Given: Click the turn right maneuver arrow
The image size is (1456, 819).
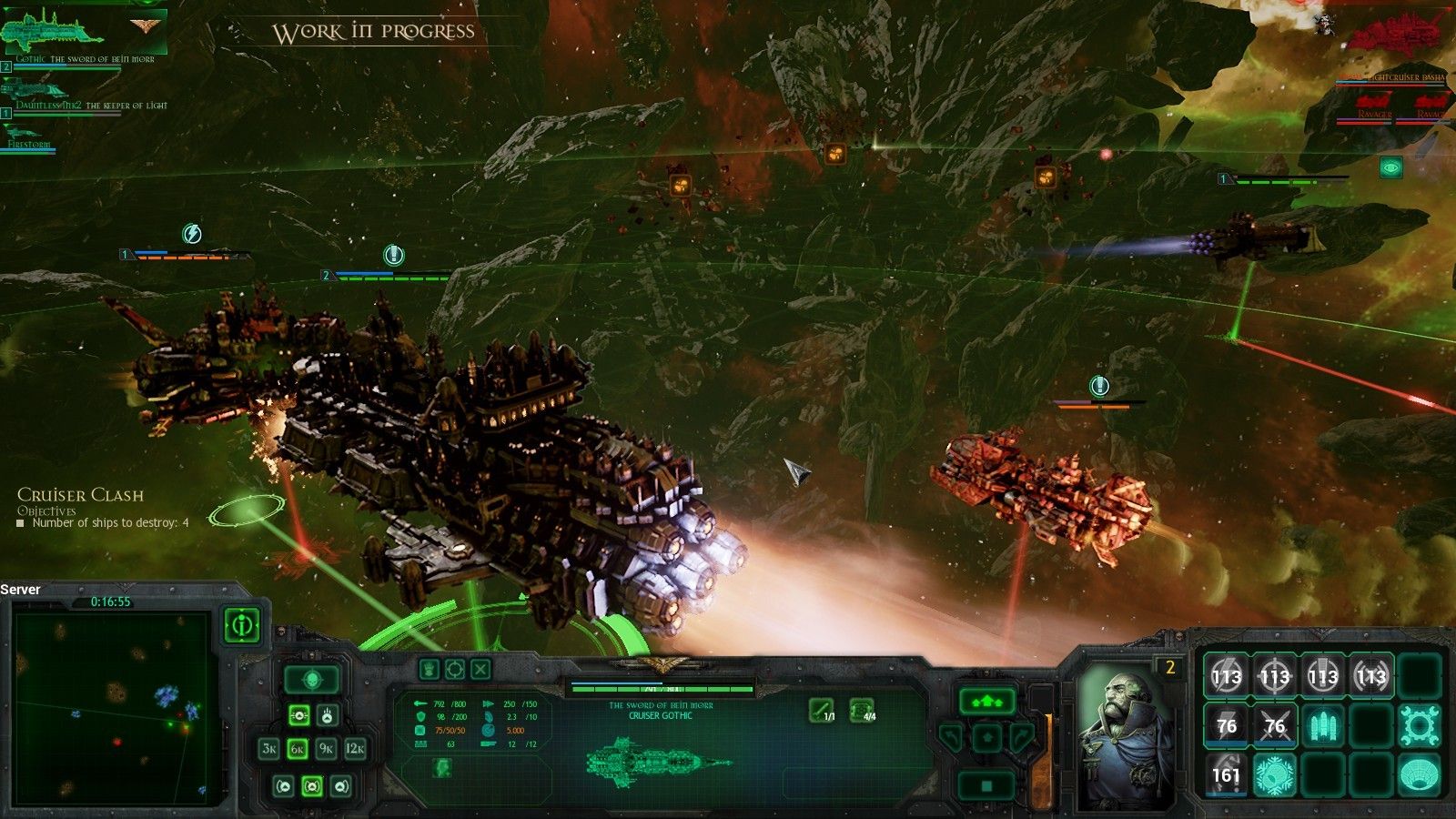Looking at the screenshot, I should click(1023, 737).
